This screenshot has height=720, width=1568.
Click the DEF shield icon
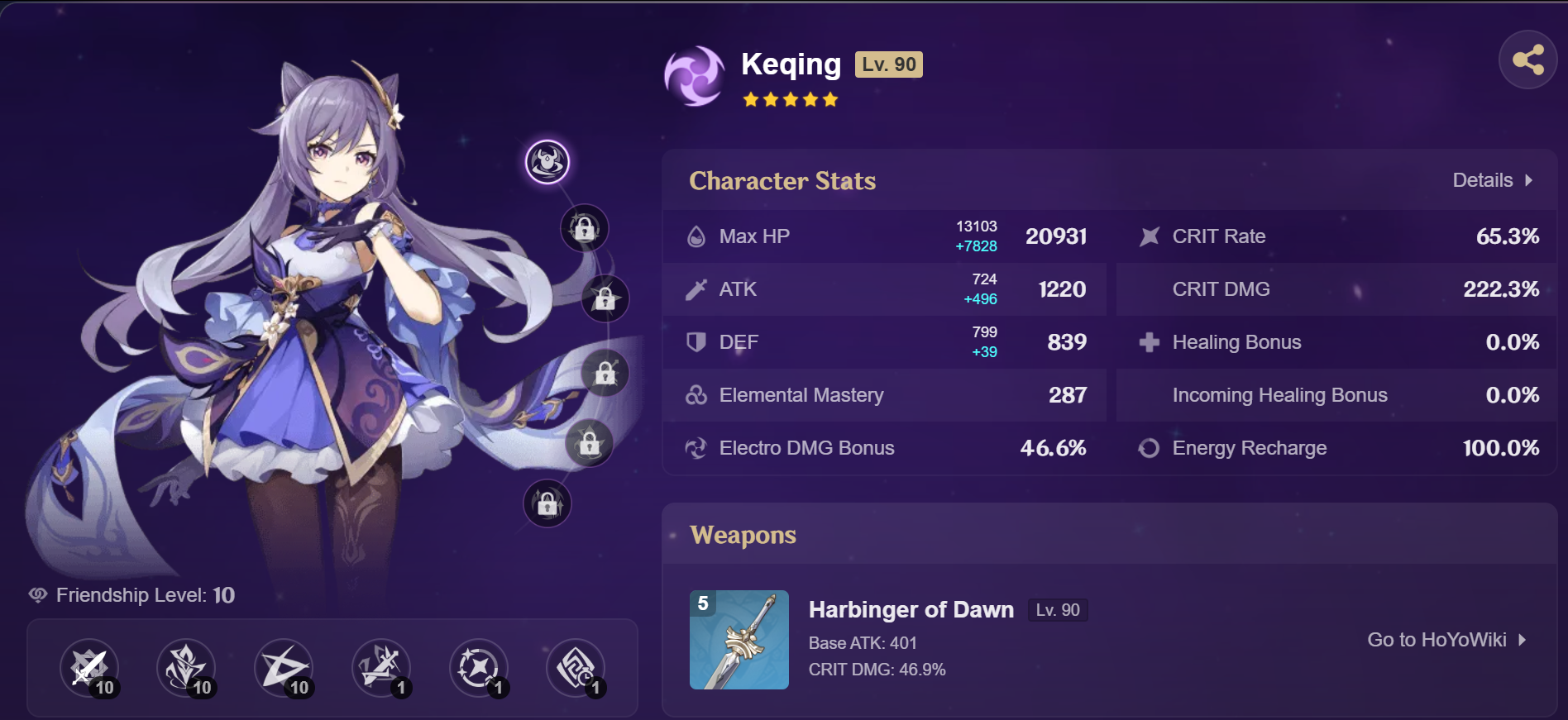pos(697,342)
